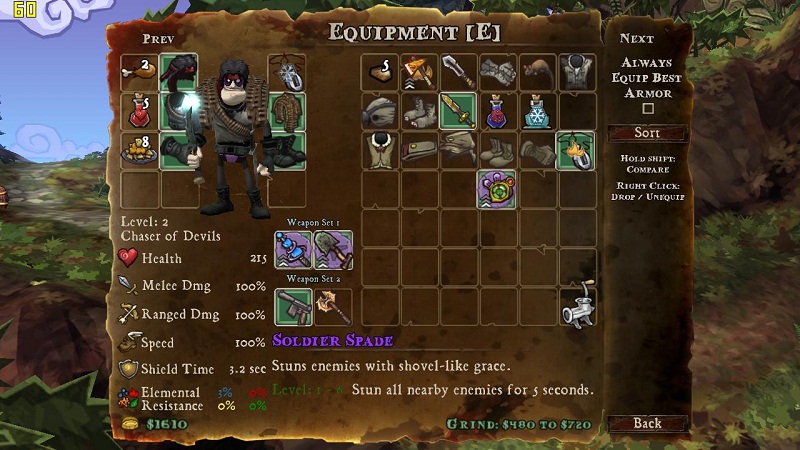Select the gun in Weapon Set 2
The width and height of the screenshot is (800, 450).
tap(293, 306)
